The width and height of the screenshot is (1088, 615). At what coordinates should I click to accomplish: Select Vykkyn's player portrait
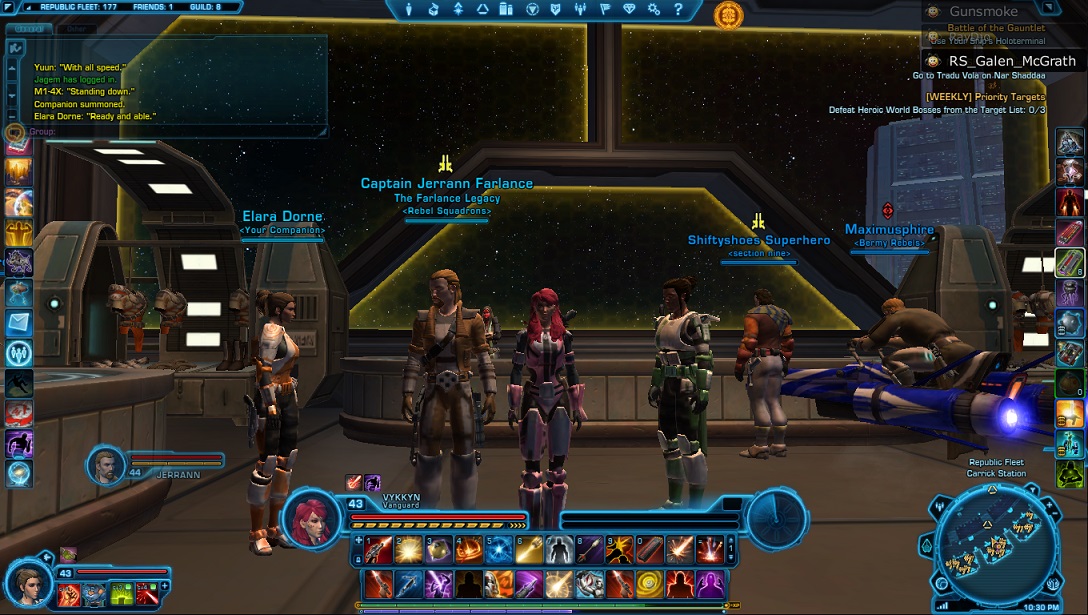[313, 518]
